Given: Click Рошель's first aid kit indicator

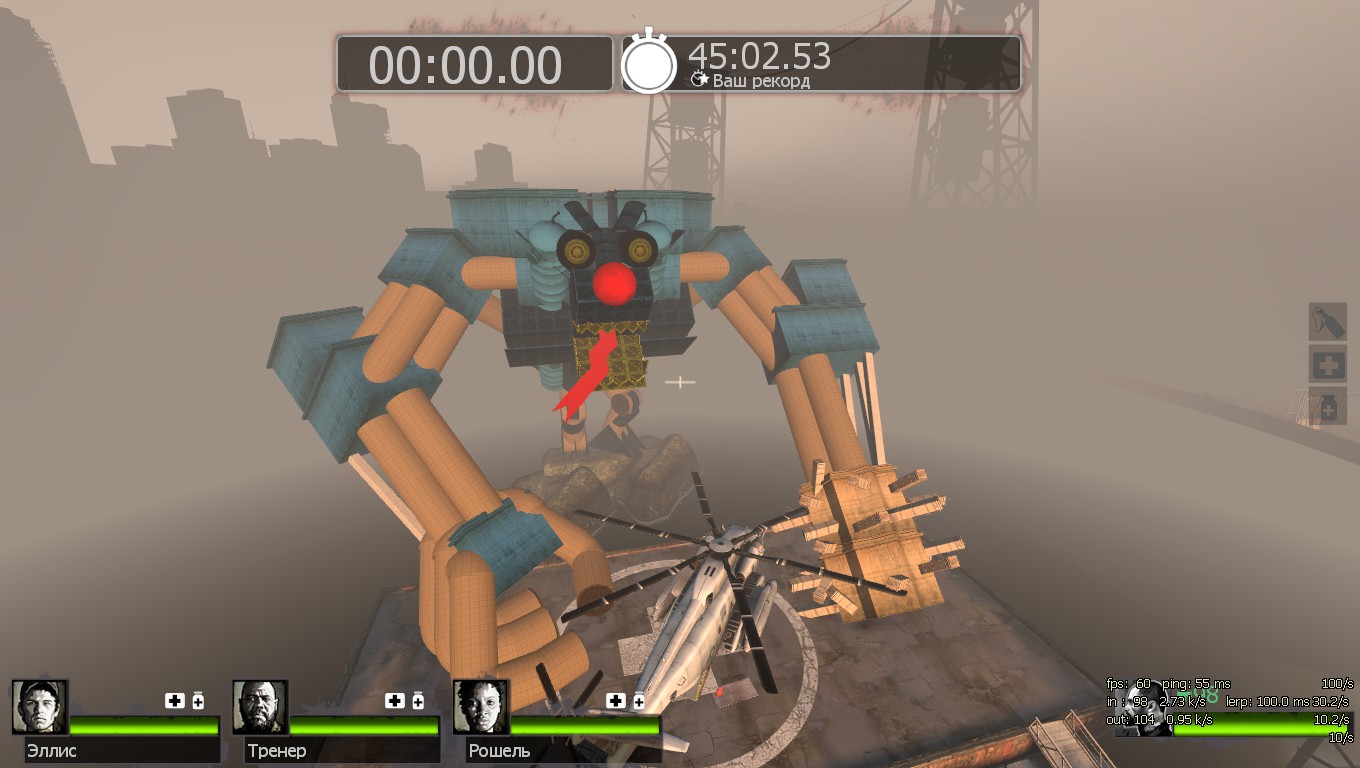Looking at the screenshot, I should pyautogui.click(x=616, y=700).
